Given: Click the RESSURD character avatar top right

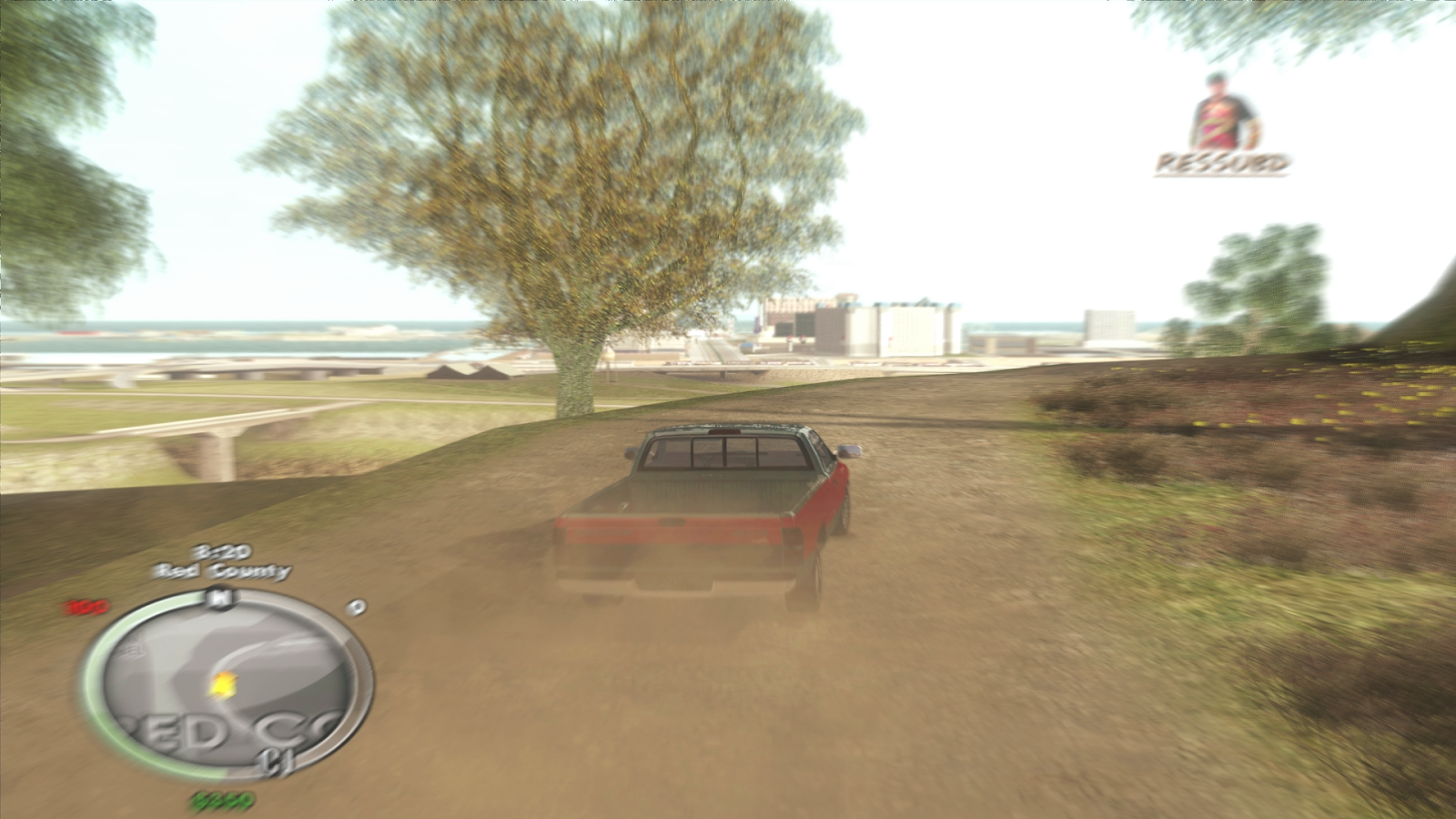Looking at the screenshot, I should tap(1220, 109).
